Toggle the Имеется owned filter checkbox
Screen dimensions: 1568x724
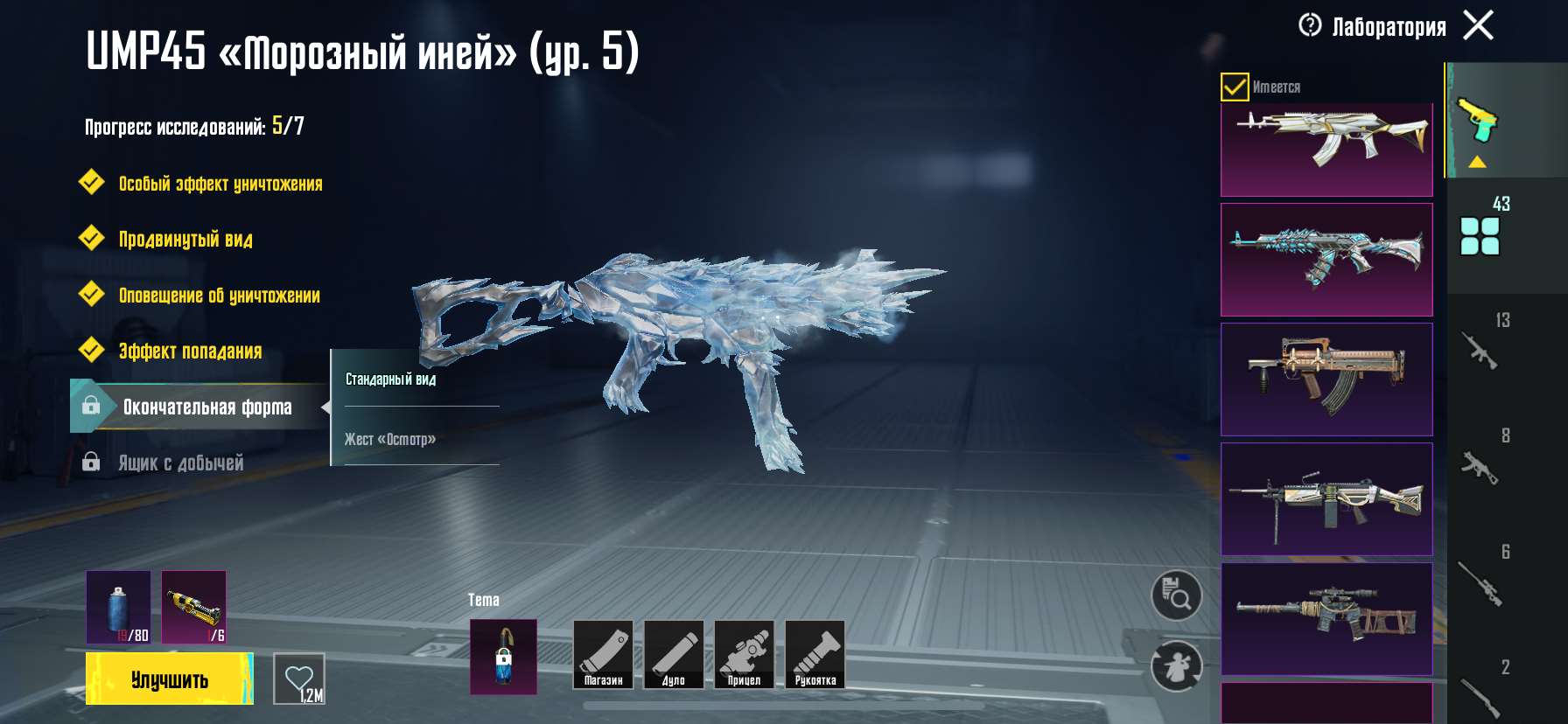1234,87
